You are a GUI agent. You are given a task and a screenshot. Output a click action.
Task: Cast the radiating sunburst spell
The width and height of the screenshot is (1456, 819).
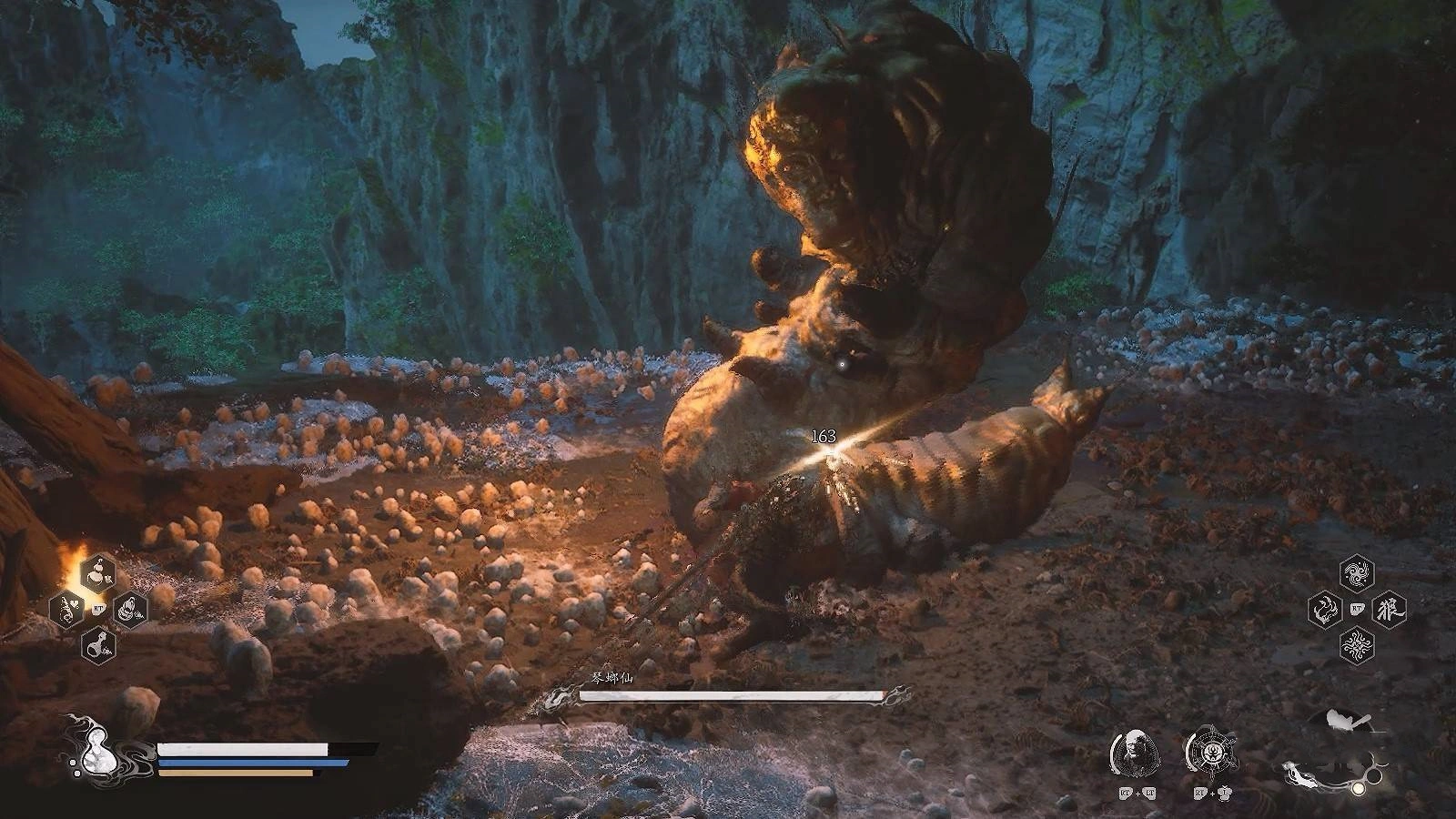pyautogui.click(x=1357, y=645)
